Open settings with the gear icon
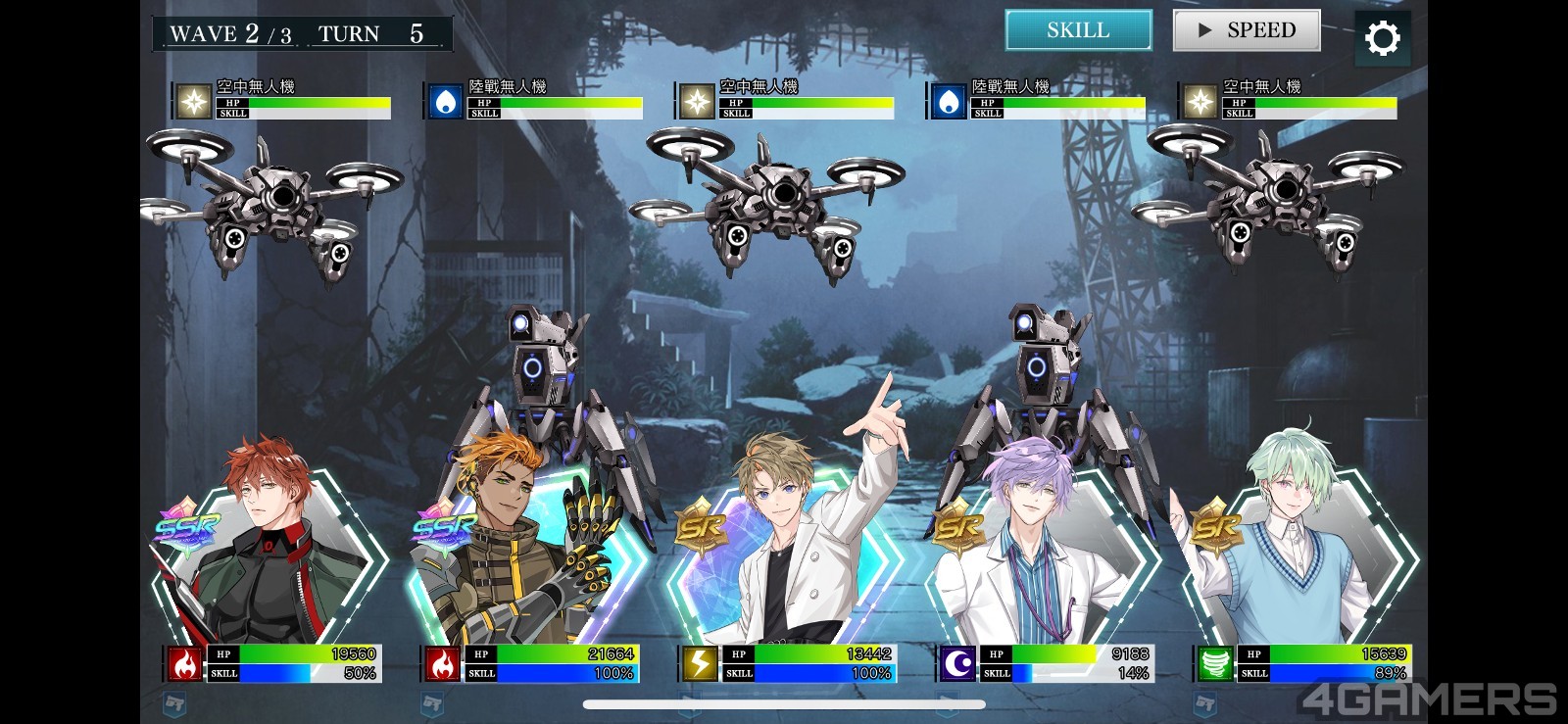The width and height of the screenshot is (1568, 724). 1382,38
